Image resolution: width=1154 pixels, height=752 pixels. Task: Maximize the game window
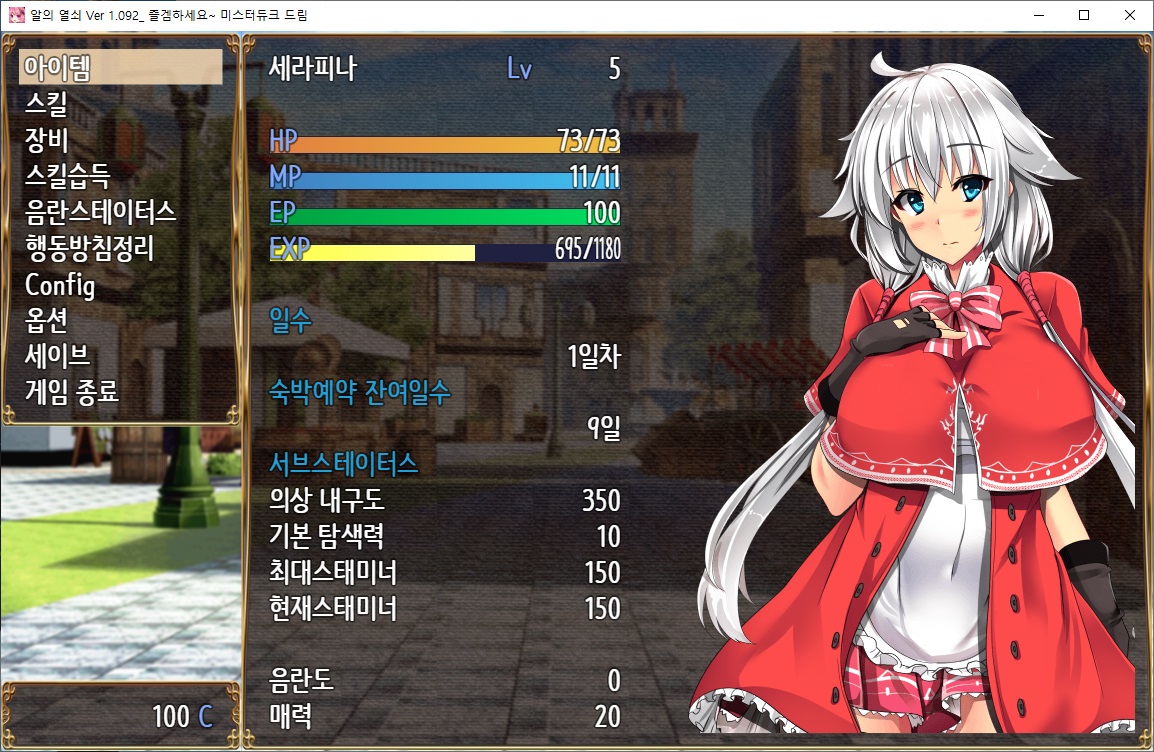[1084, 15]
